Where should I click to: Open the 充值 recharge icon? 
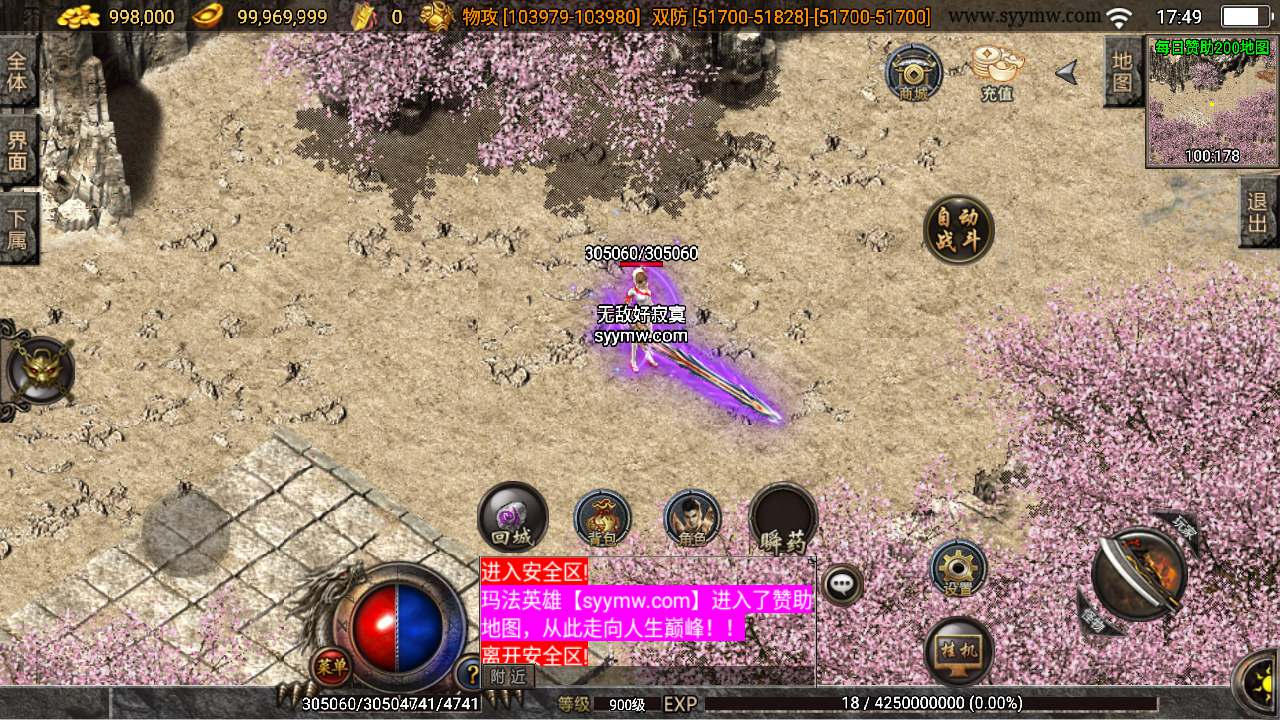click(x=997, y=72)
